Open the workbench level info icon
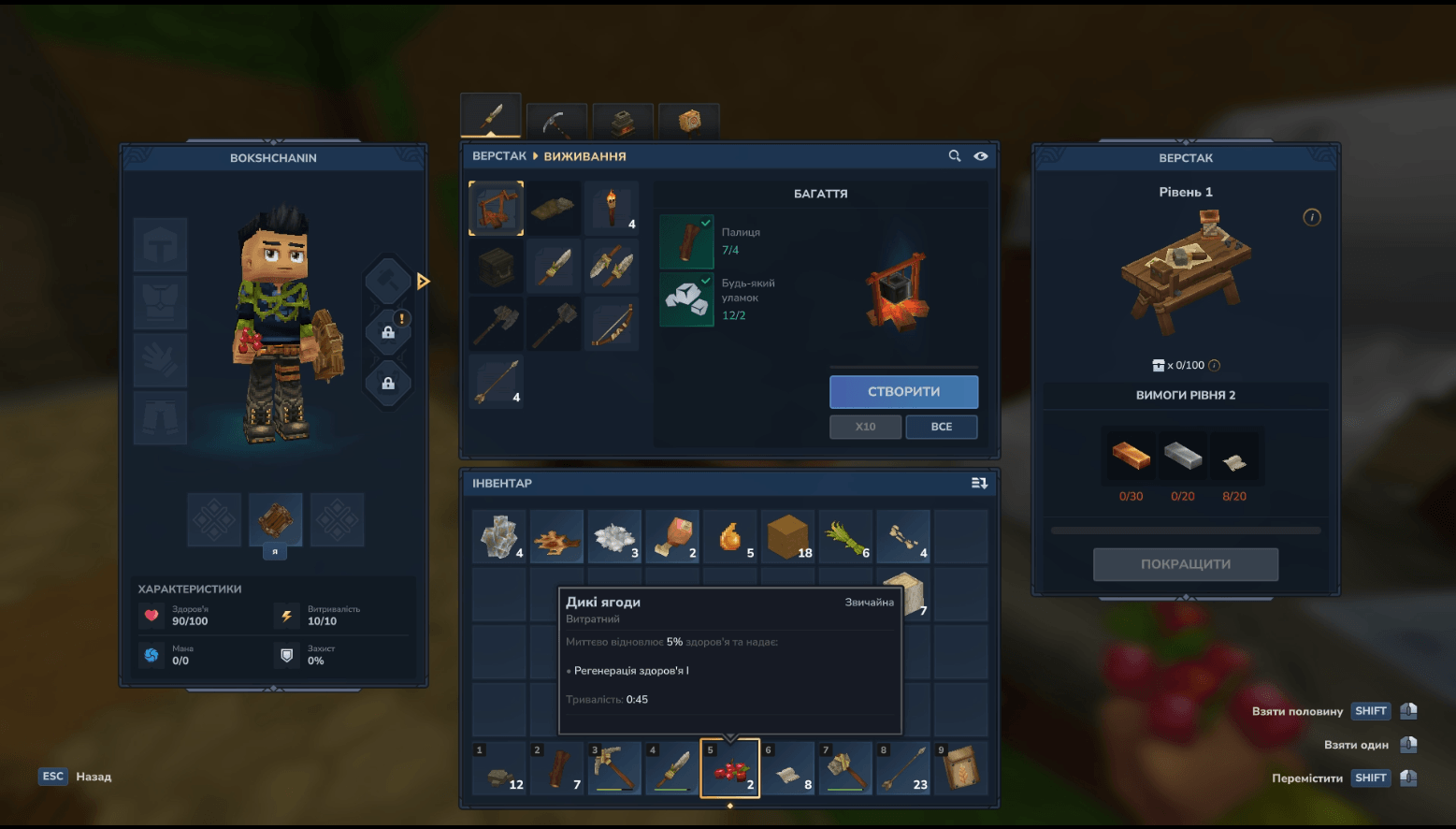 1312,218
